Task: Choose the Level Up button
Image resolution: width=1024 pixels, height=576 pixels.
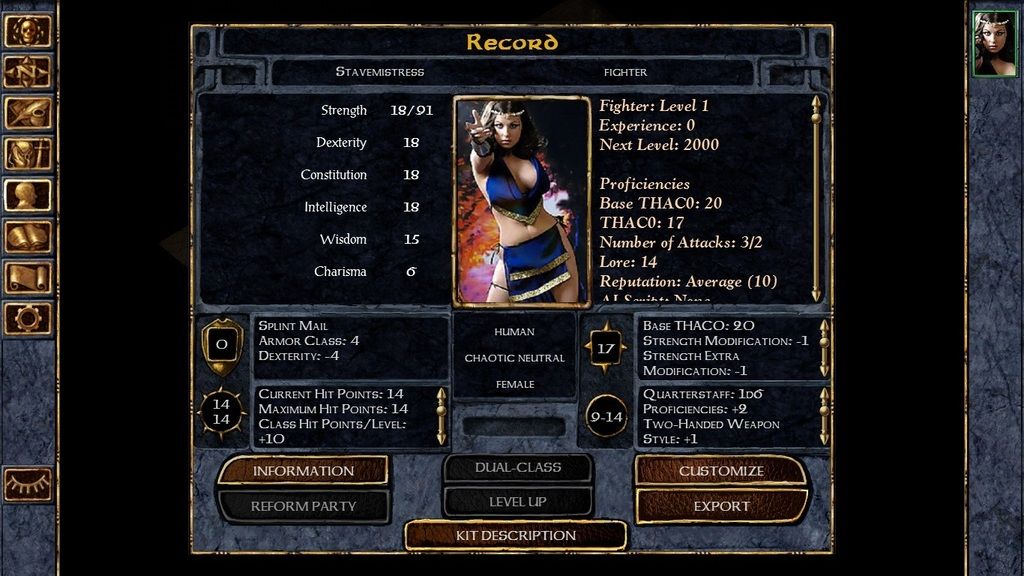Action: (x=518, y=502)
